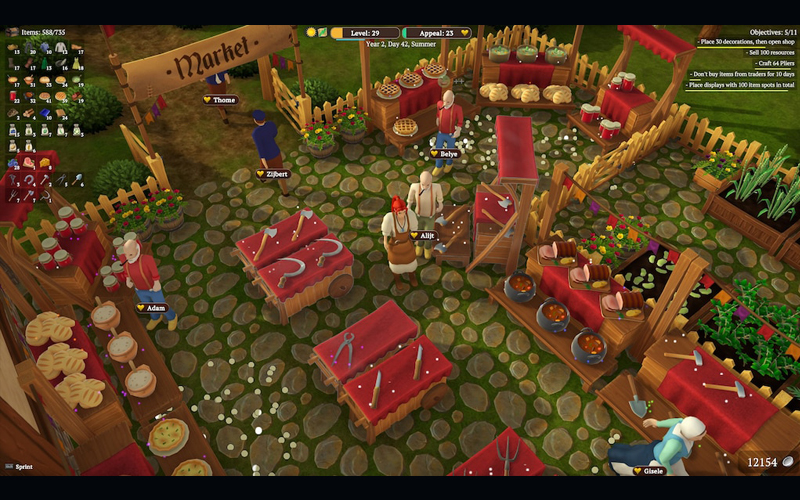The image size is (800, 500).
Task: Click the sun weather icon
Action: click(311, 32)
